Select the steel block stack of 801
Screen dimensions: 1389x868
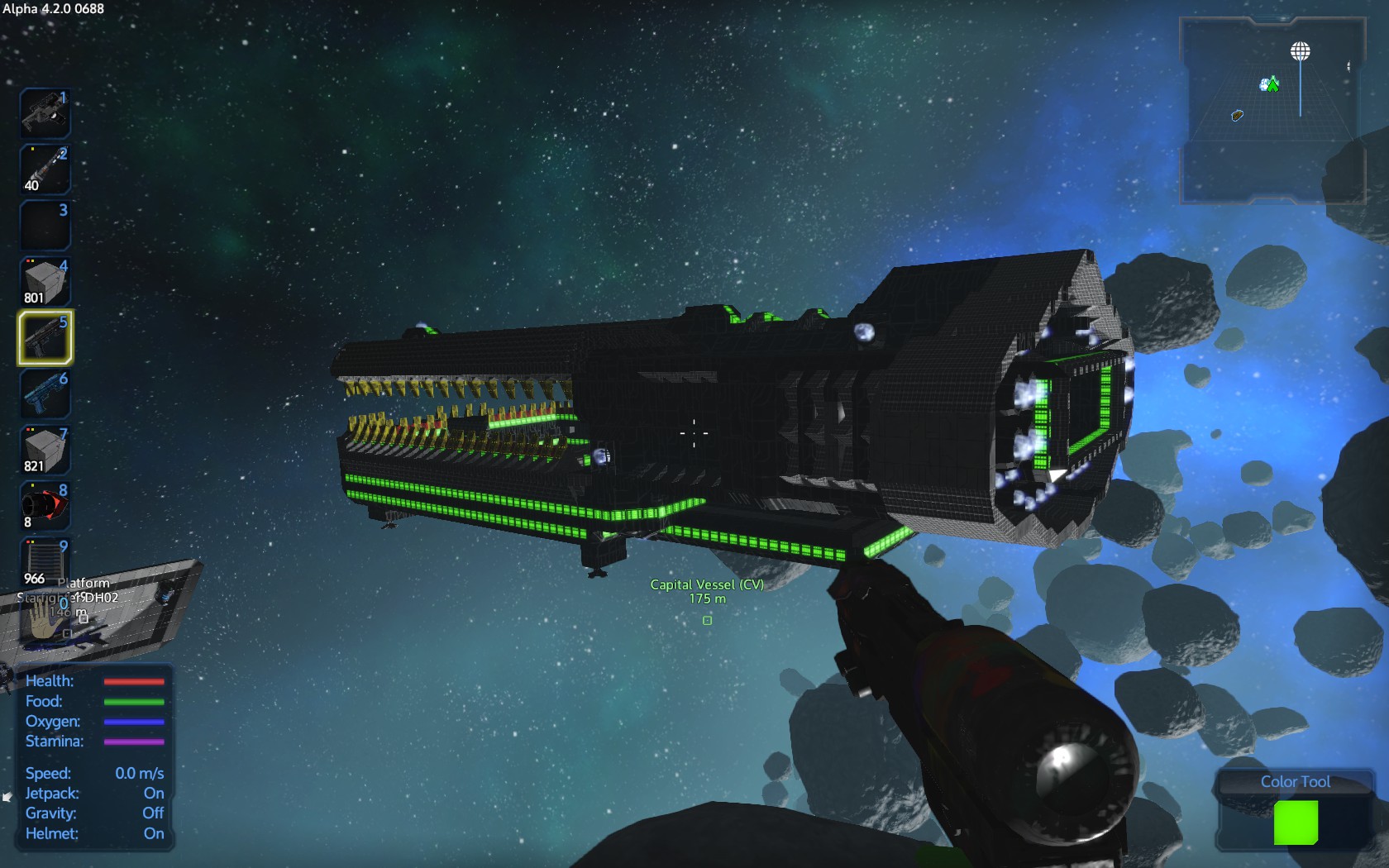[45, 282]
